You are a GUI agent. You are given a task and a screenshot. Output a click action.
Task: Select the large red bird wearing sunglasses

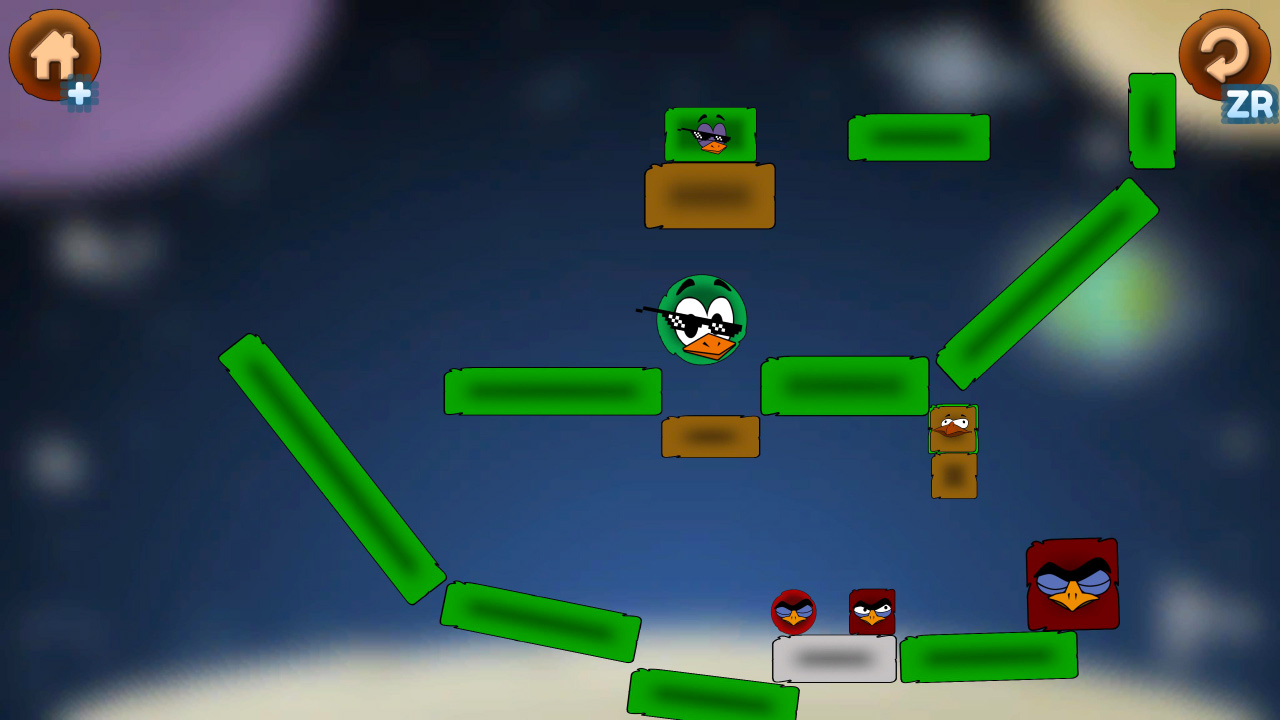click(1071, 585)
